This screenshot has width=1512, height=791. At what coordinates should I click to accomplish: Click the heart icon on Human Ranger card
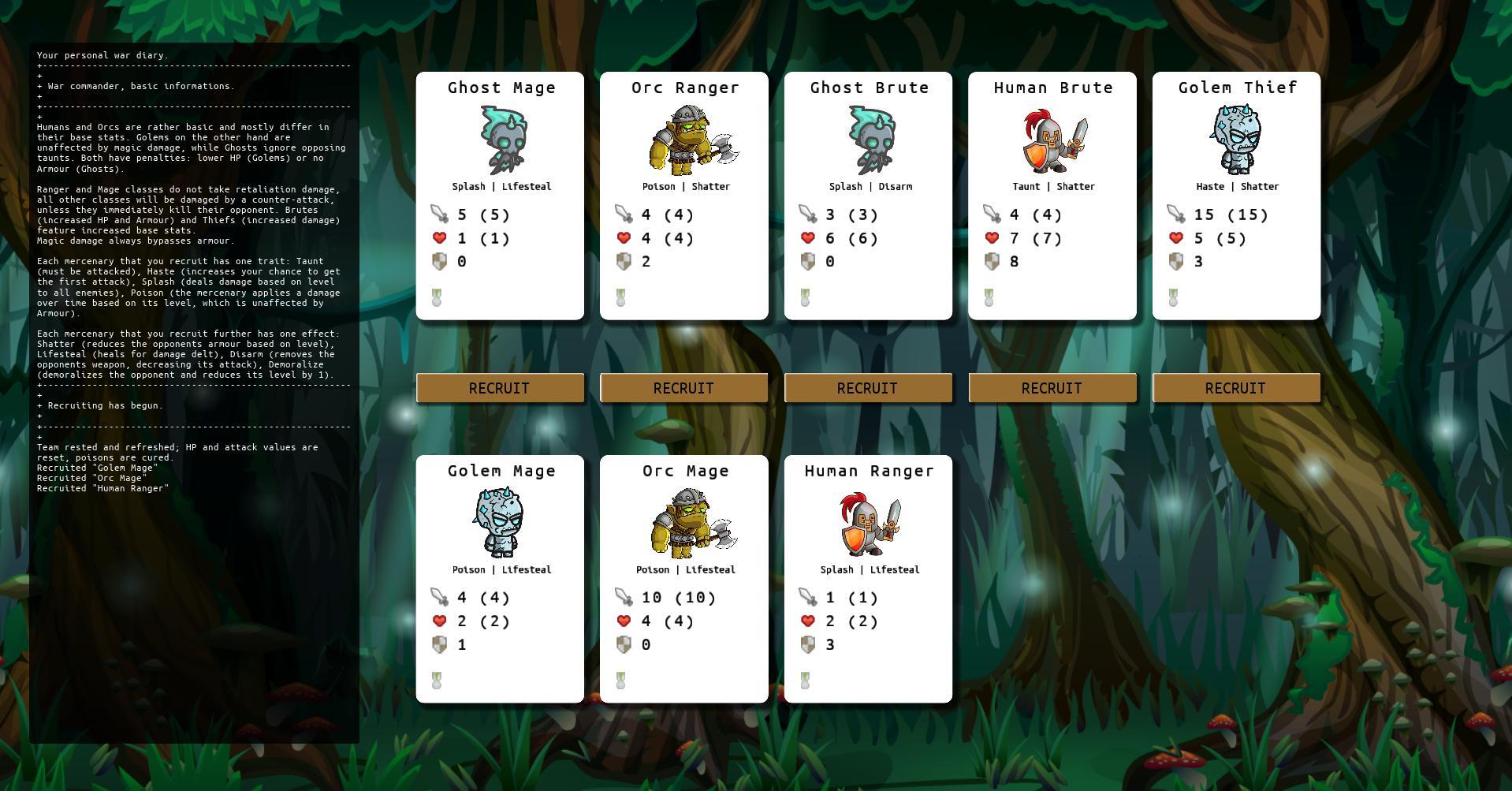pos(807,621)
